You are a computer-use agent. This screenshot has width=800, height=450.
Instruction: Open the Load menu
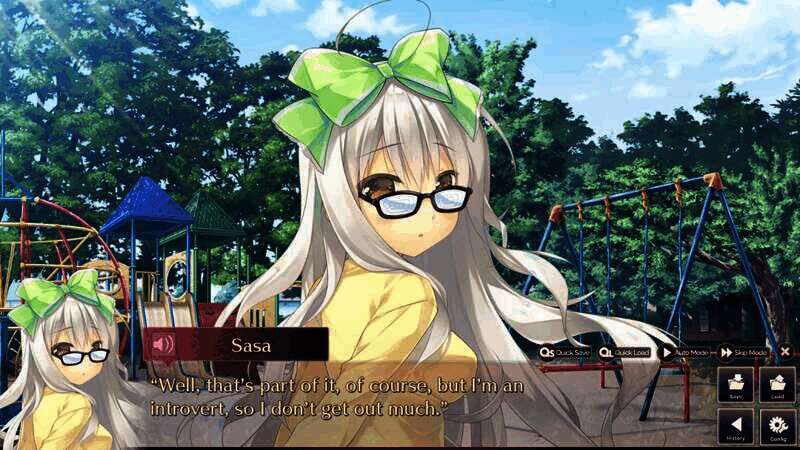coord(777,386)
